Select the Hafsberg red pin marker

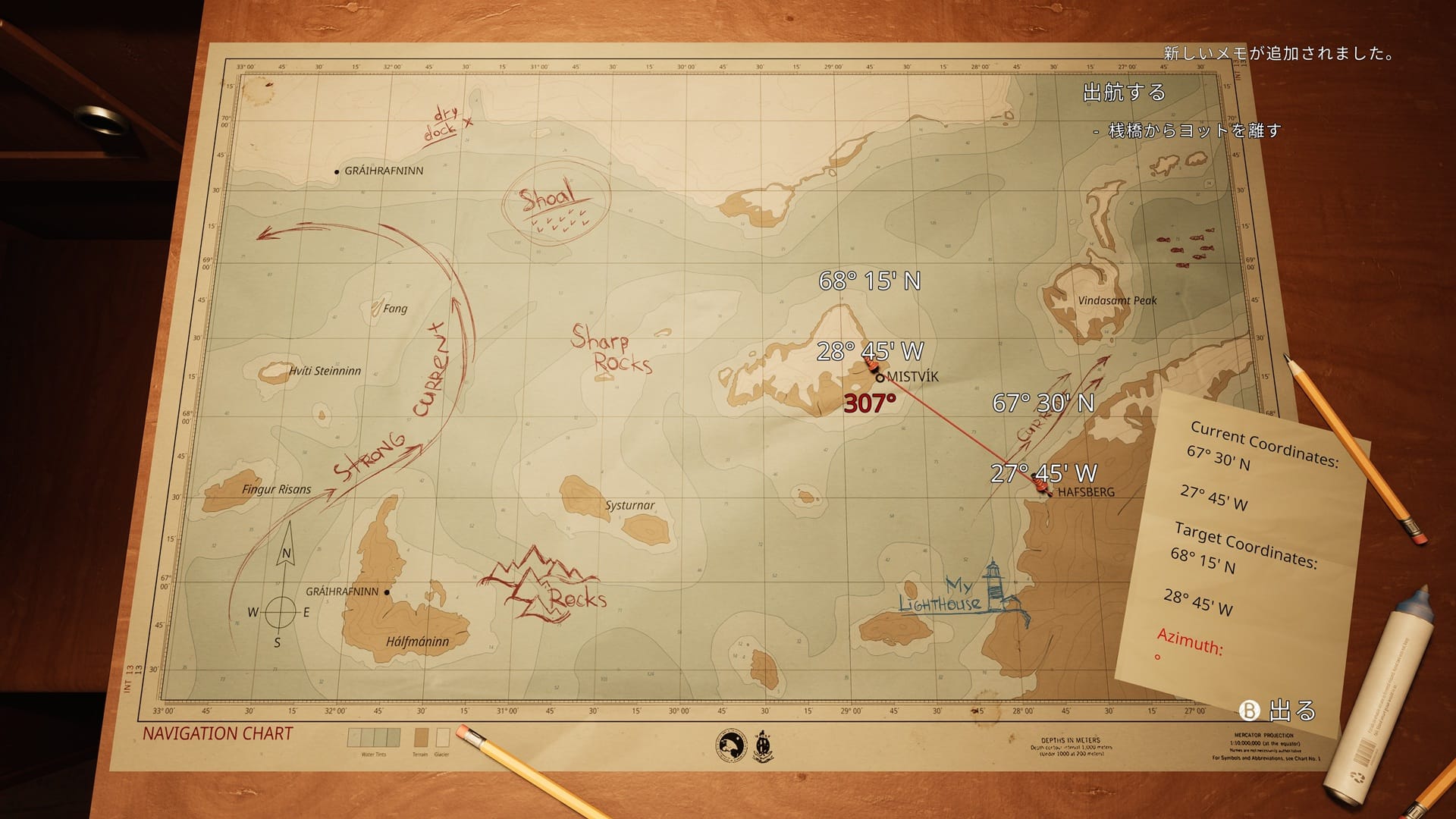pyautogui.click(x=1043, y=485)
